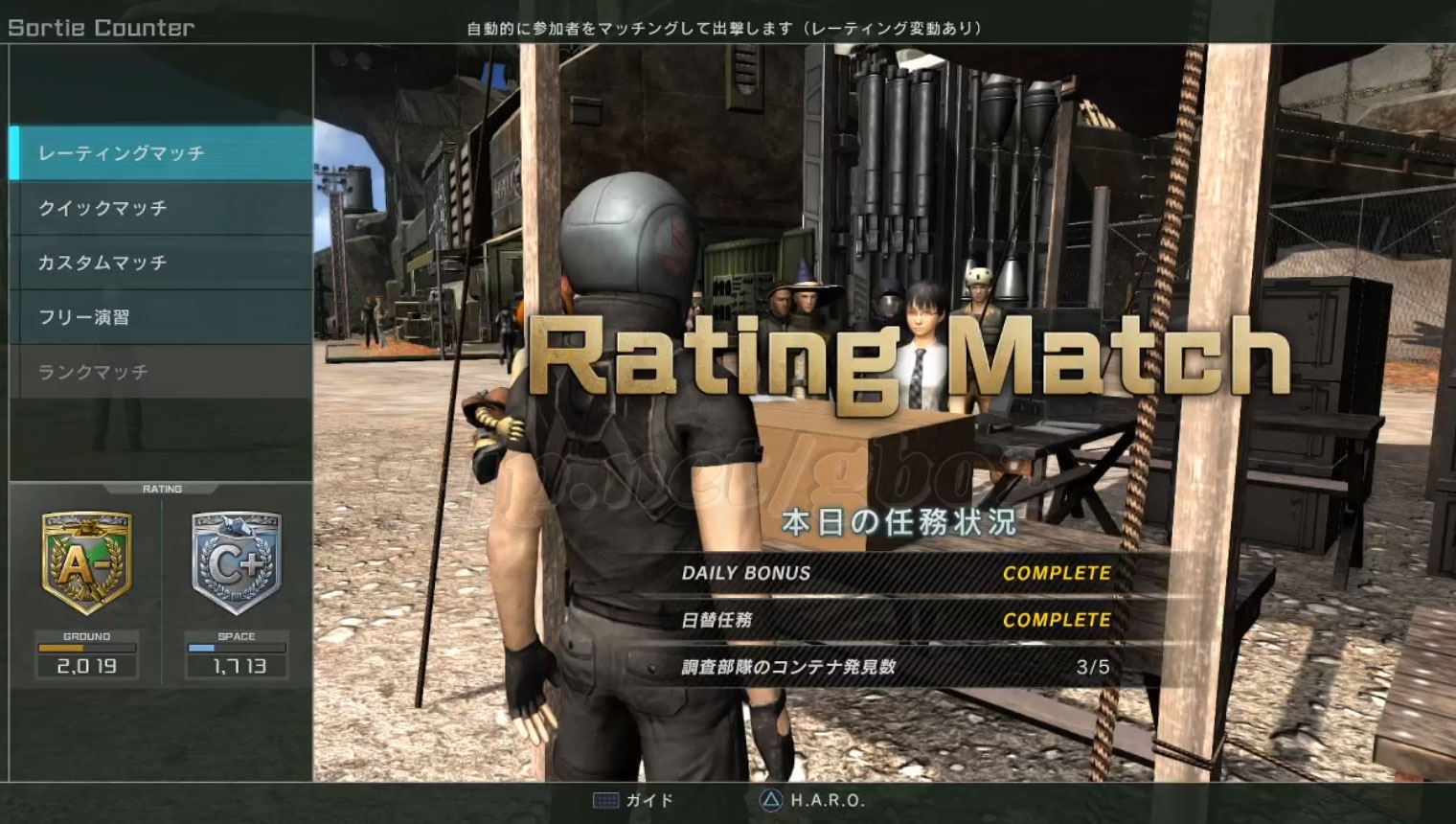
Task: Click the silver C+ space rating badge
Action: pos(237,563)
